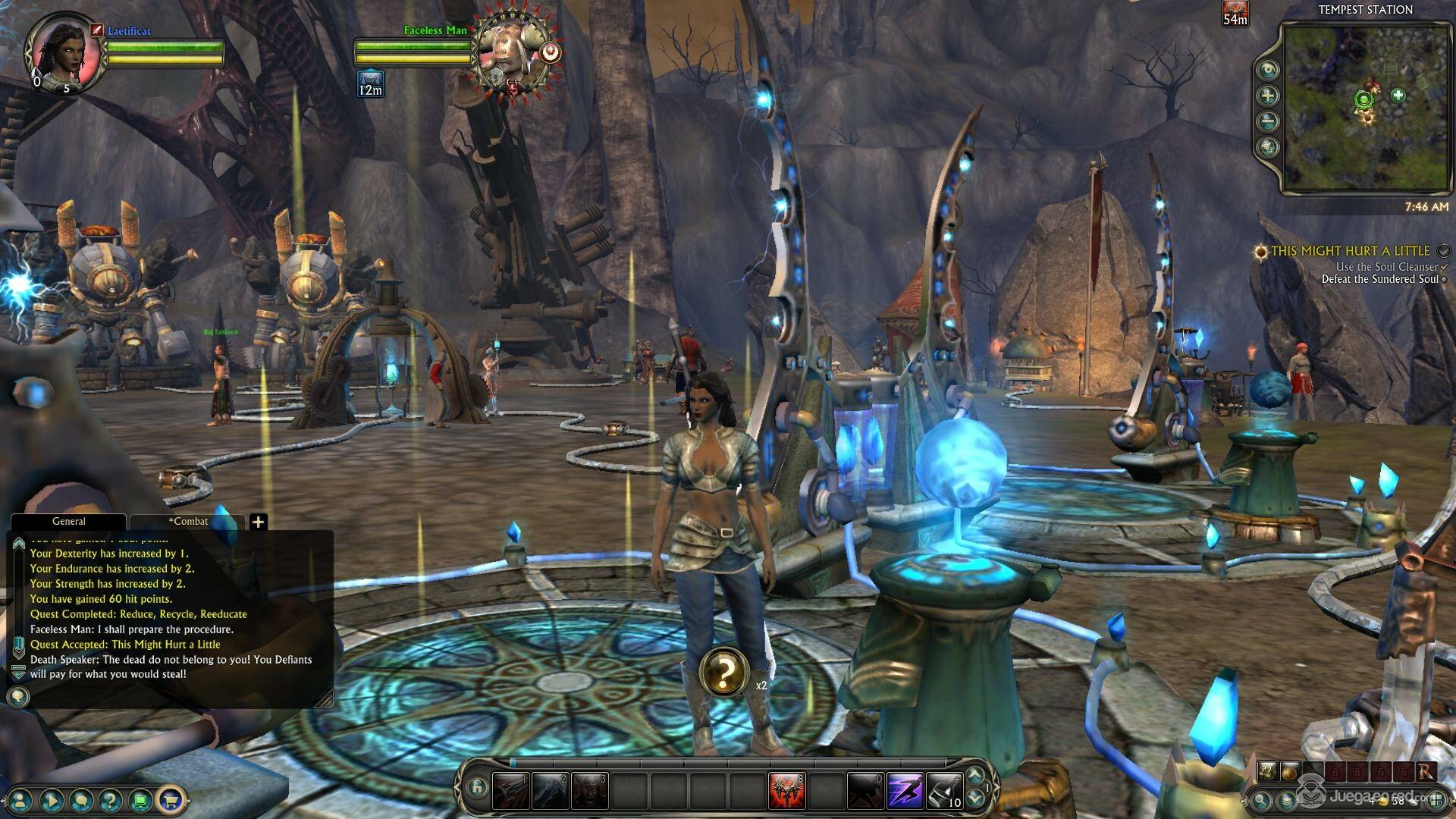The image size is (1456, 819).
Task: Click the Faceless Man target portrait
Action: pyautogui.click(x=512, y=55)
